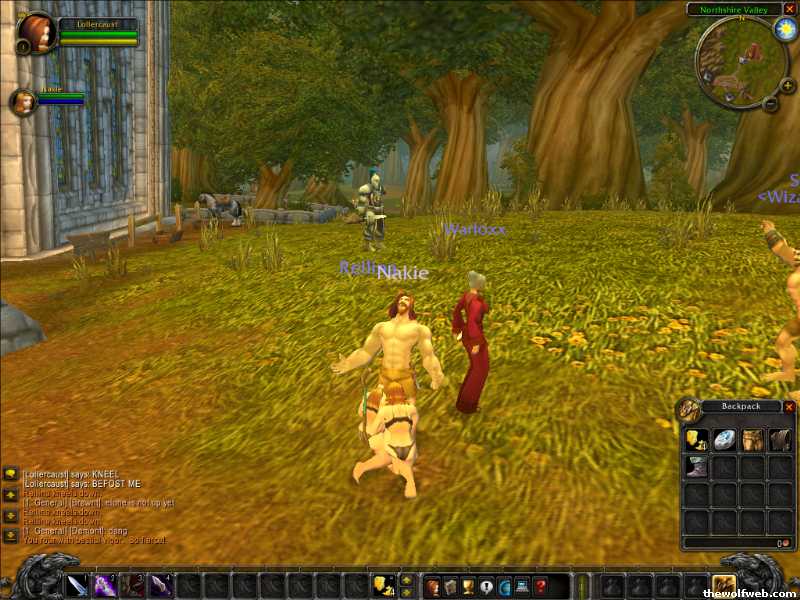Select the white hearthstone in Backpack
The image size is (800, 600).
pyautogui.click(x=724, y=440)
